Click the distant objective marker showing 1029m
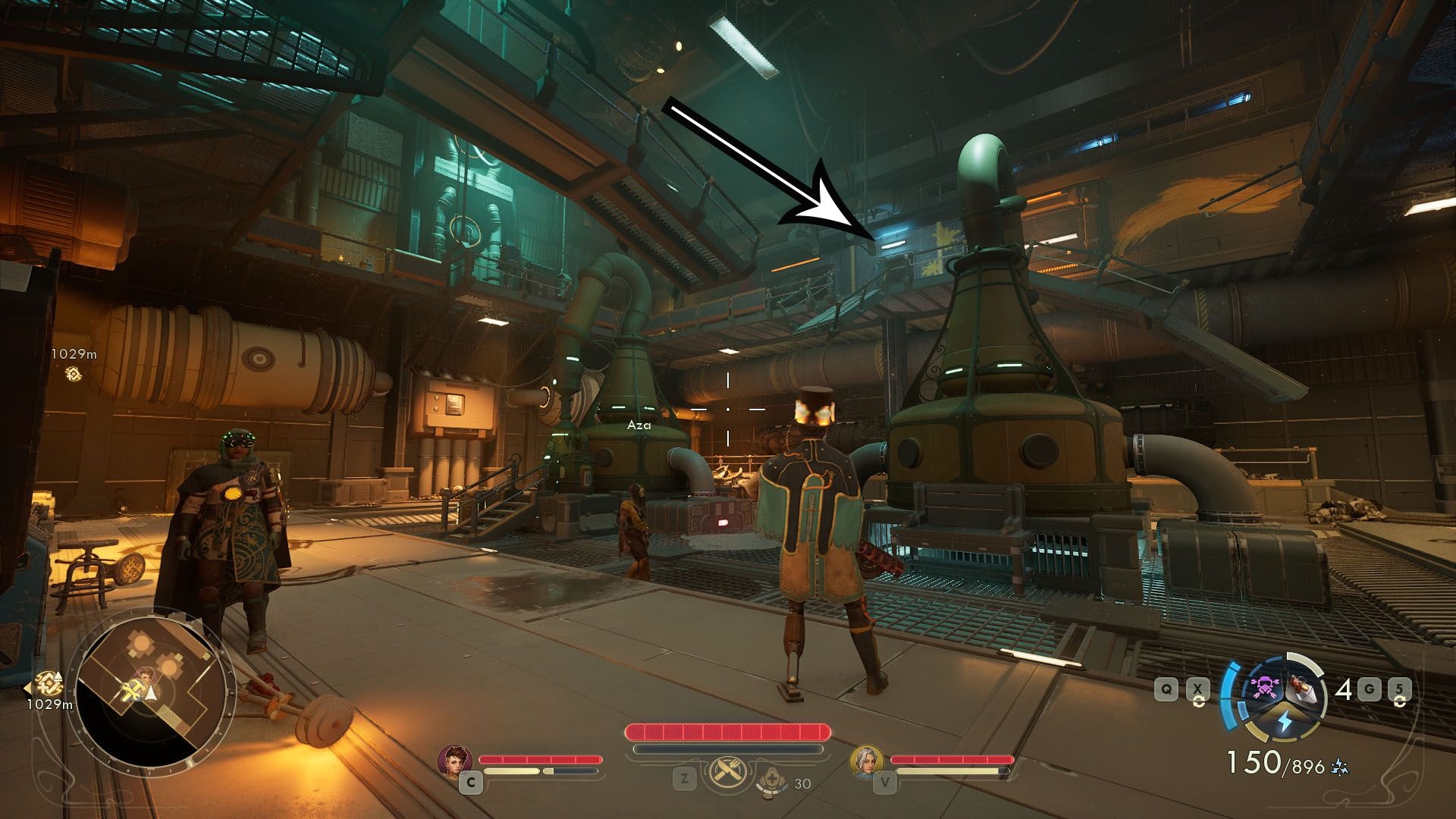The width and height of the screenshot is (1456, 819). 74,373
